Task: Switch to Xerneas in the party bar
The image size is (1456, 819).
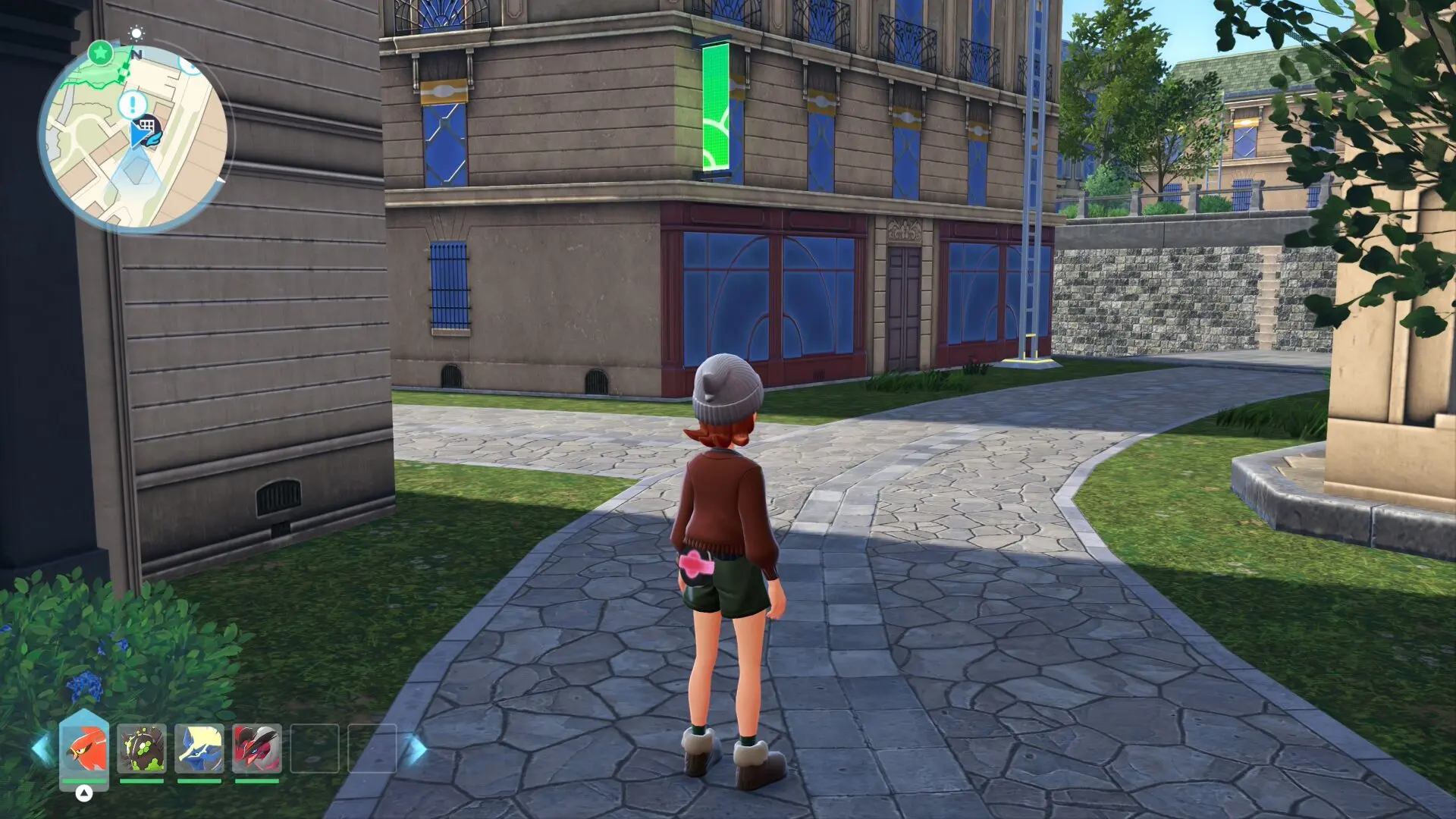Action: 199,748
